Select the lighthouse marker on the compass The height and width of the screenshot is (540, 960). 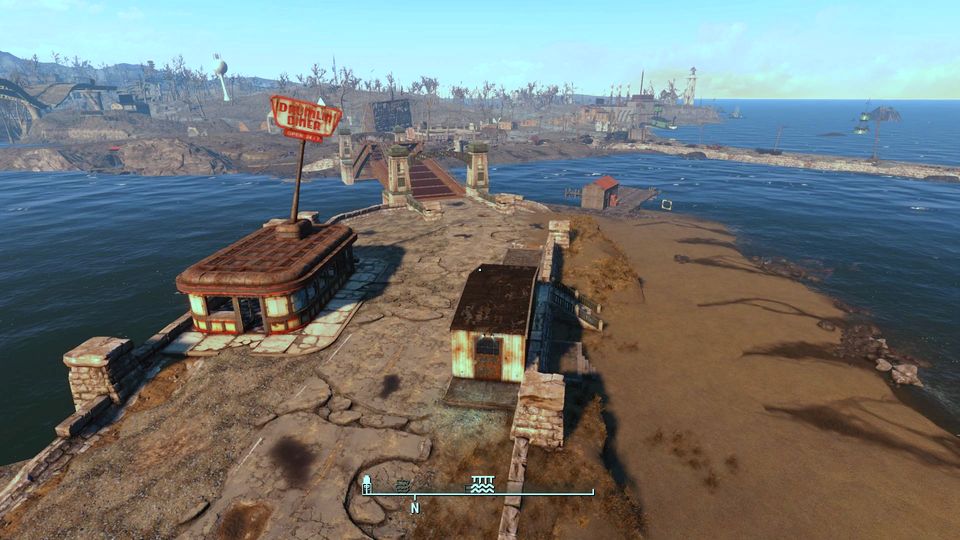367,484
